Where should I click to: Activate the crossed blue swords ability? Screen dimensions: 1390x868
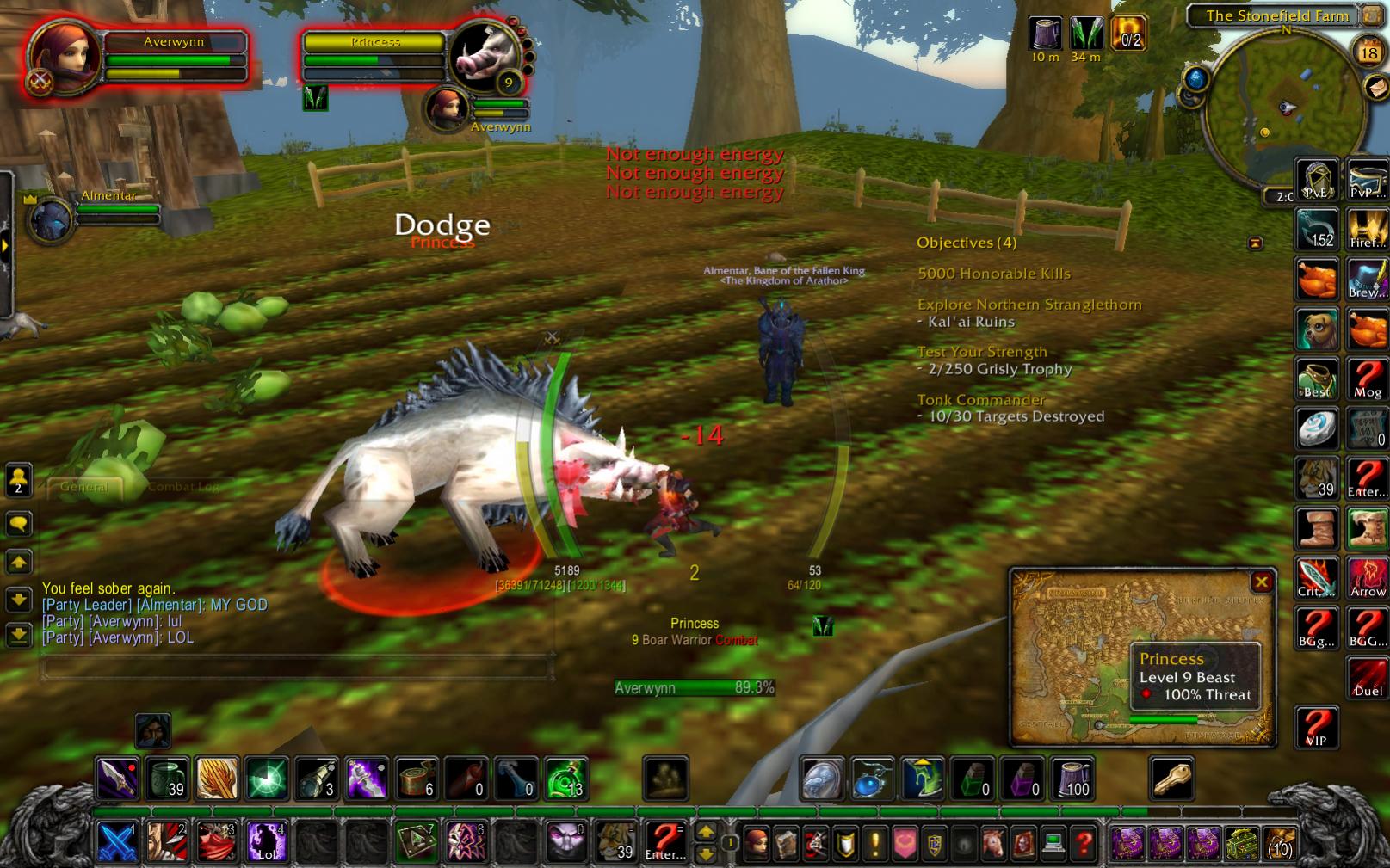(x=117, y=841)
